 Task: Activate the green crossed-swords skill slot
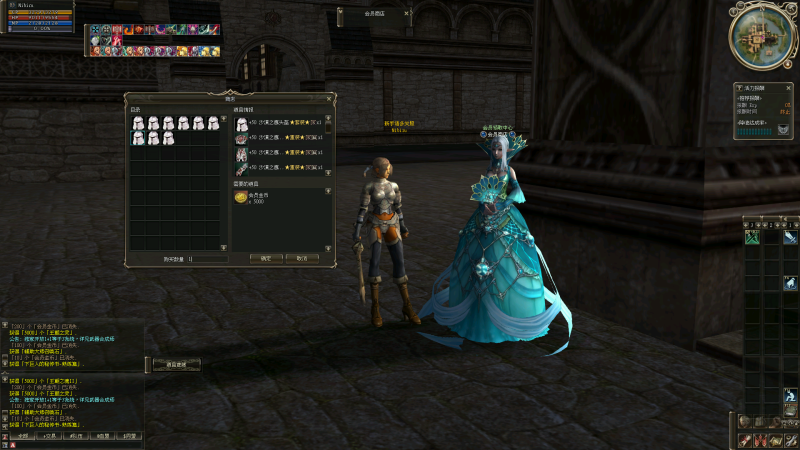click(x=751, y=237)
